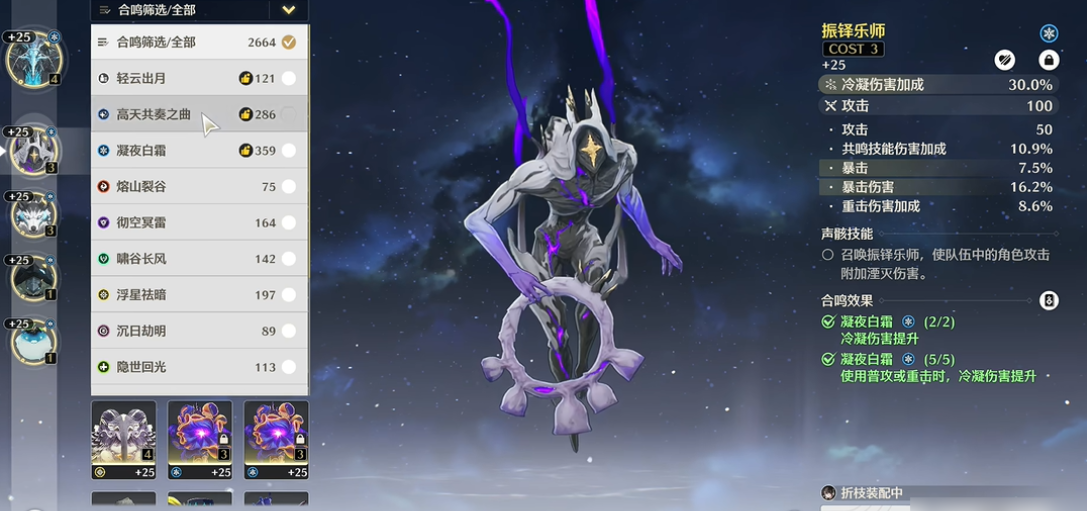The height and width of the screenshot is (511, 1087).
Task: Select the 熔山裂谷 filter option
Action: tap(199, 187)
